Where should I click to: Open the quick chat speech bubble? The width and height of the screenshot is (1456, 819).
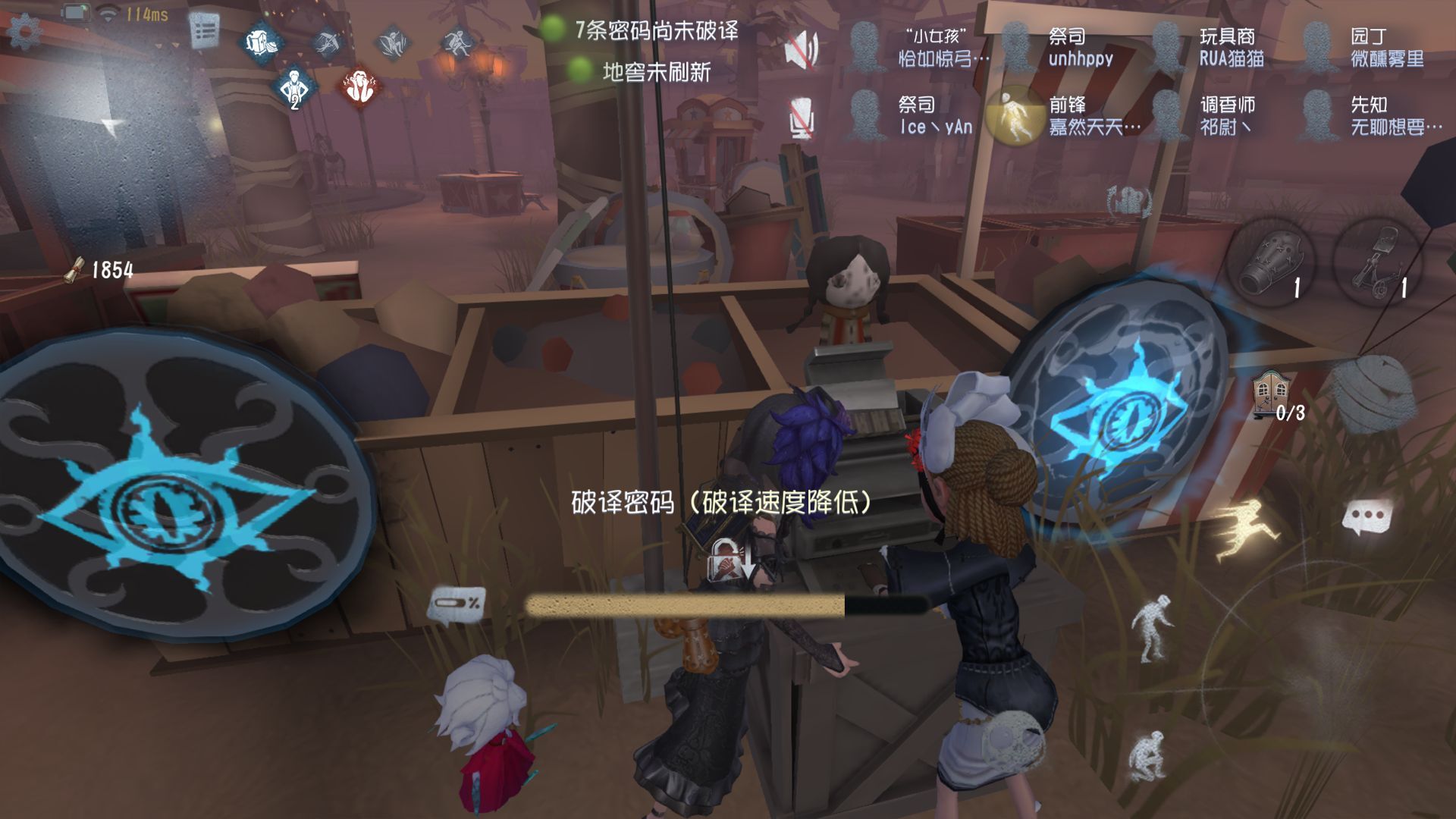point(1367,519)
